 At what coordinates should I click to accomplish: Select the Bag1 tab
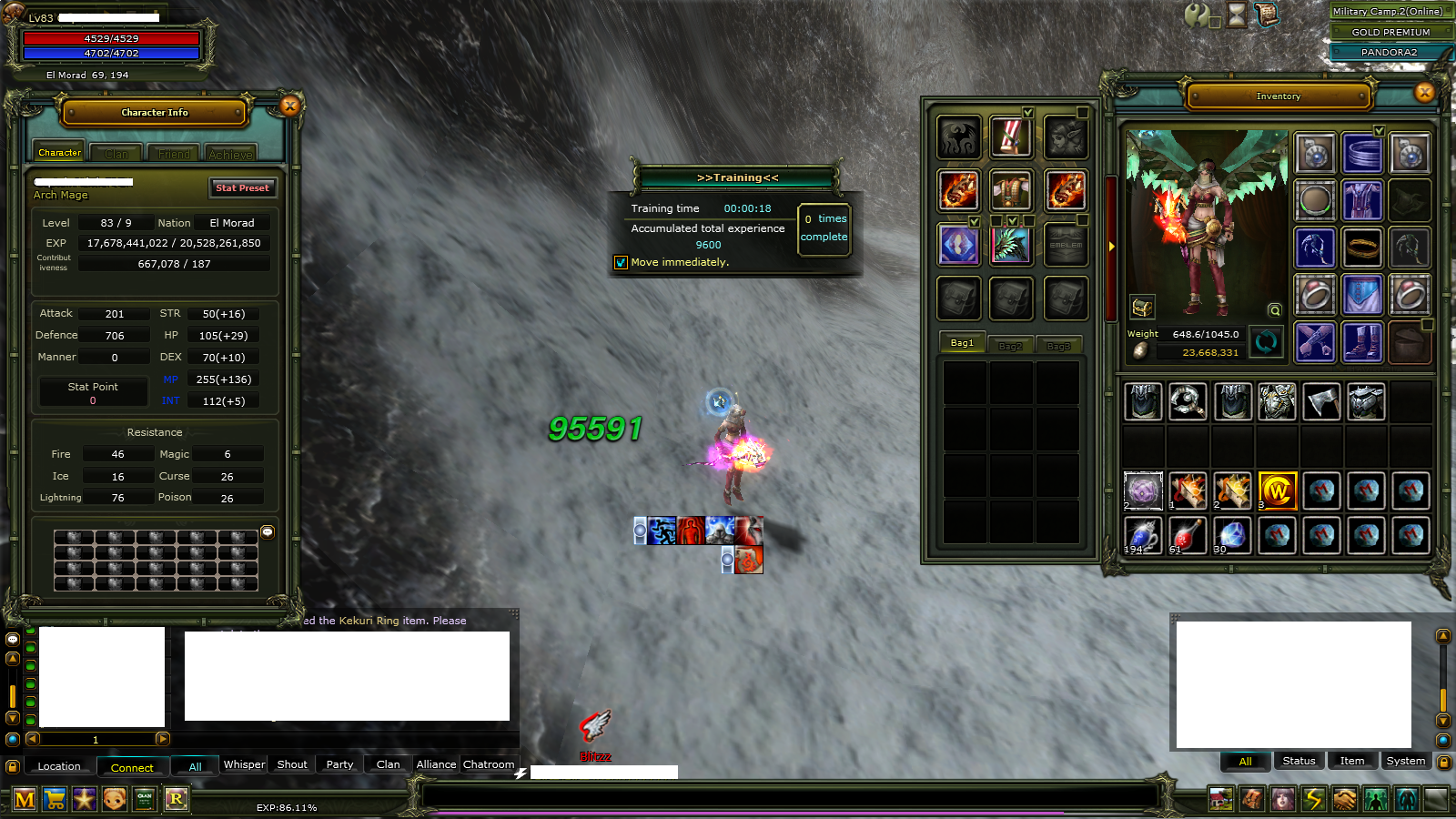(962, 343)
